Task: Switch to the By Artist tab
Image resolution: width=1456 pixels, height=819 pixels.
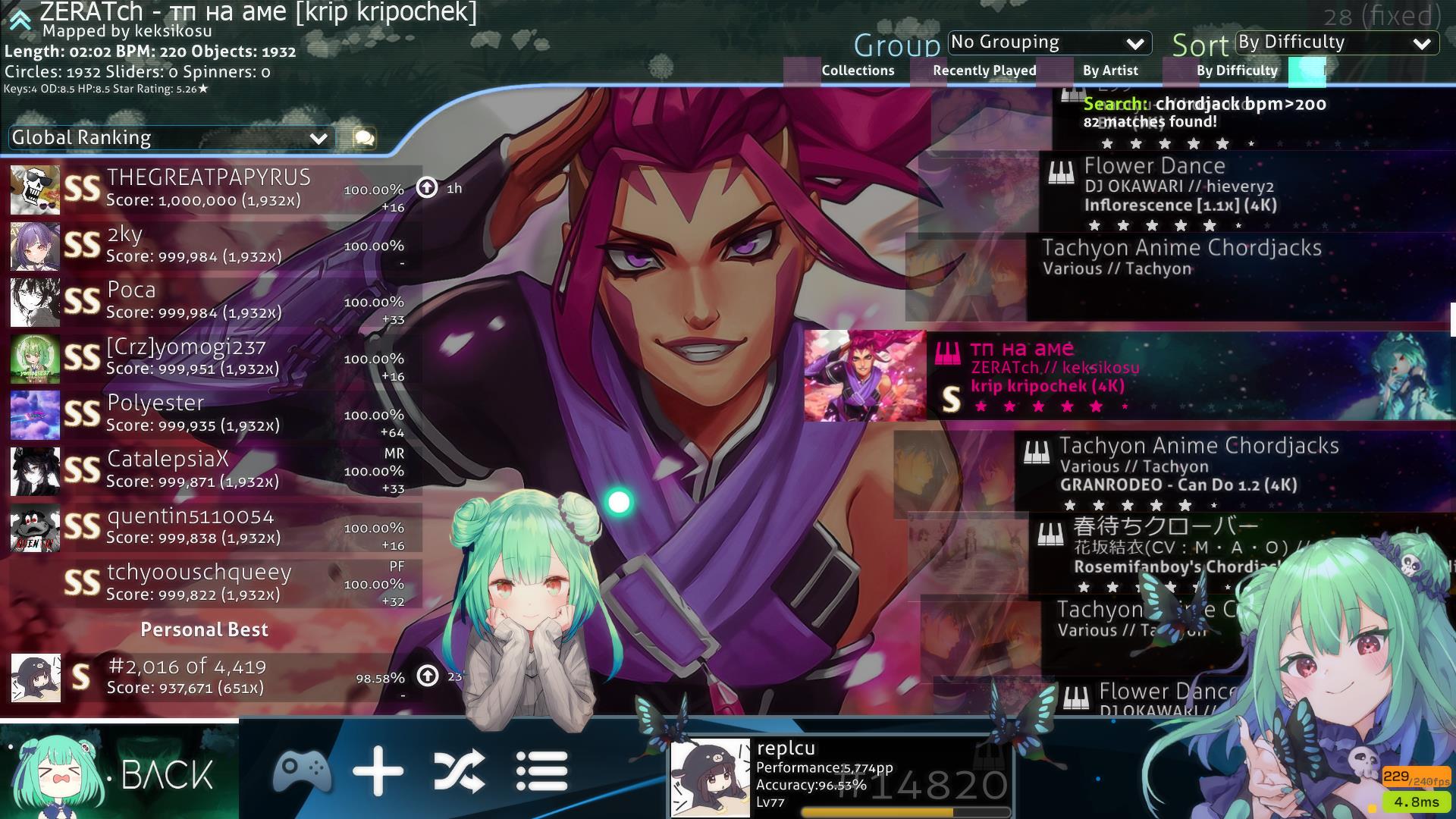Action: coord(1110,71)
